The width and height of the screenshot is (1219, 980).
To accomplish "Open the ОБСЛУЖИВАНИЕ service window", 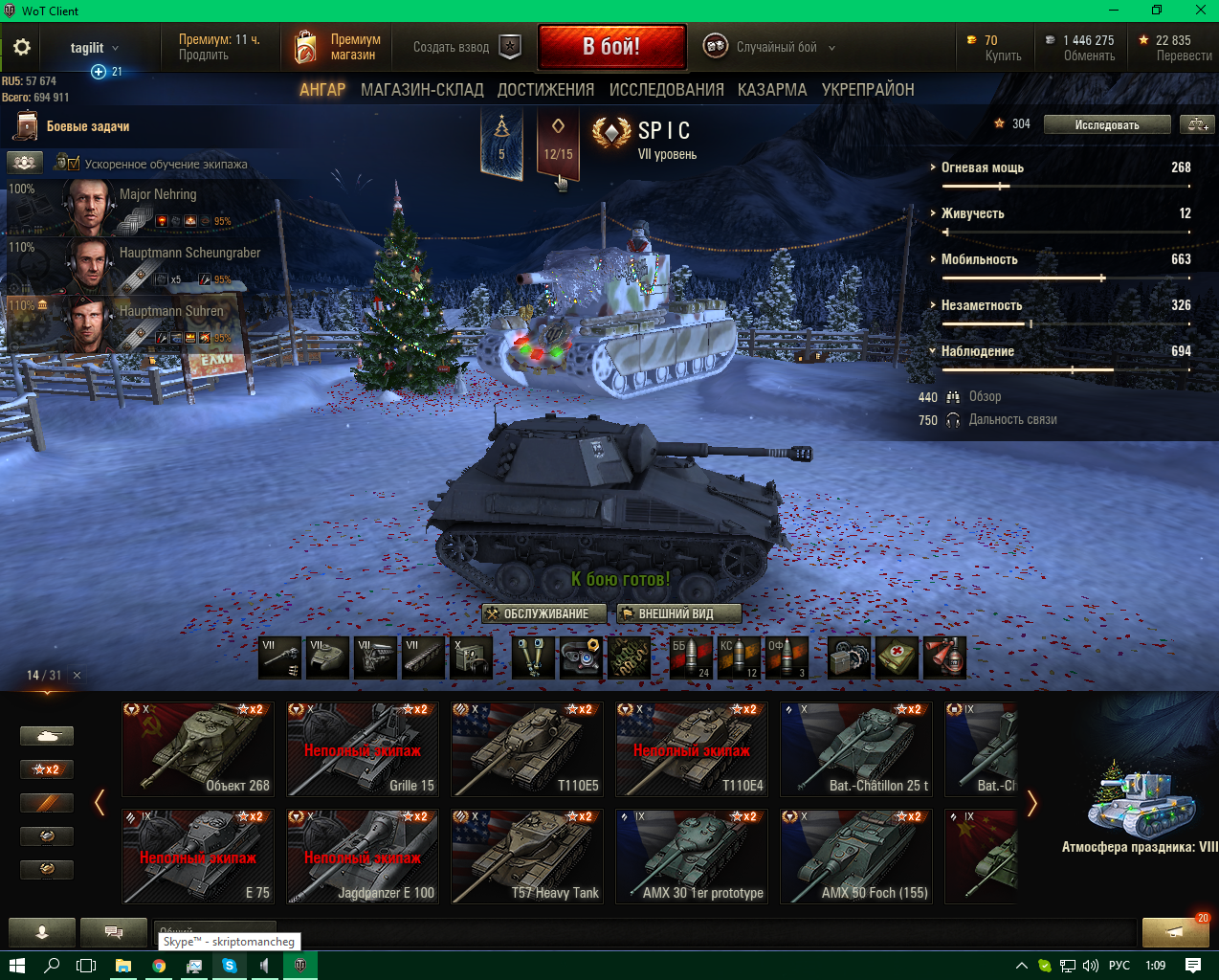I will tap(544, 613).
